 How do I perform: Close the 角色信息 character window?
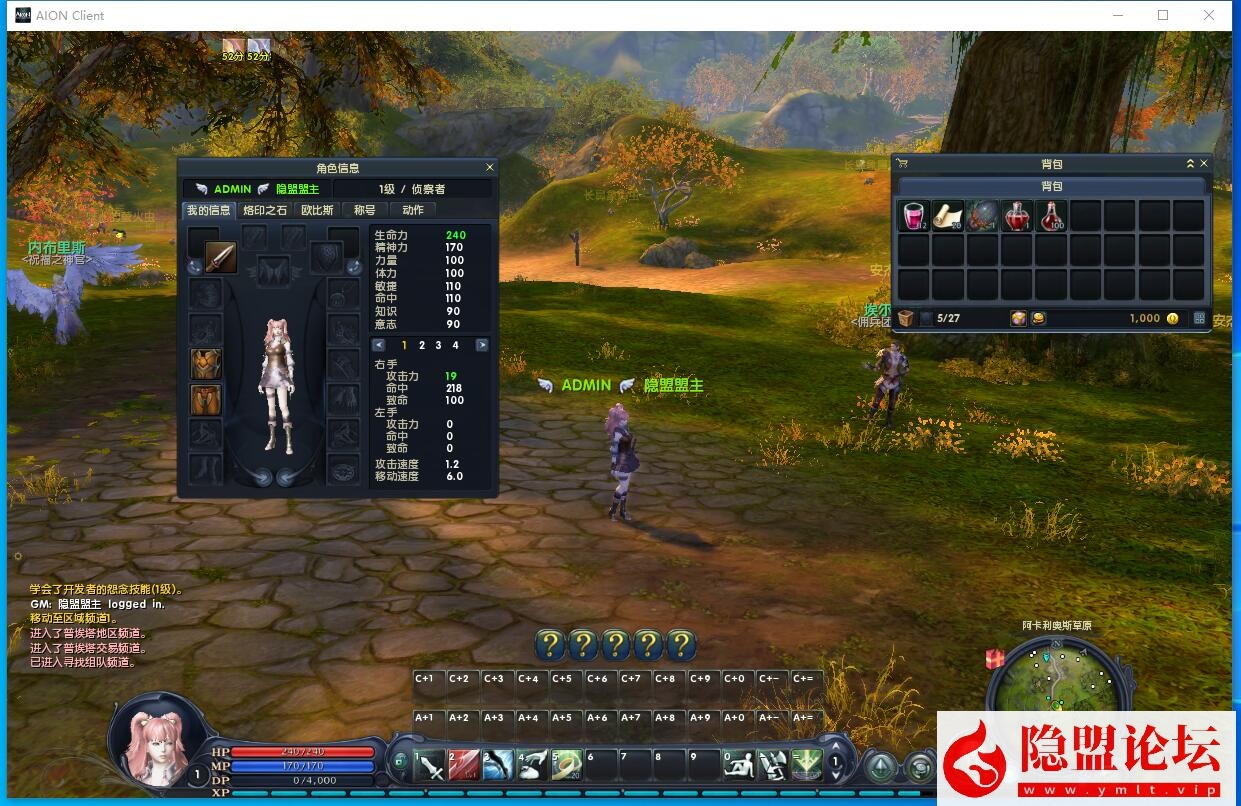[x=489, y=168]
